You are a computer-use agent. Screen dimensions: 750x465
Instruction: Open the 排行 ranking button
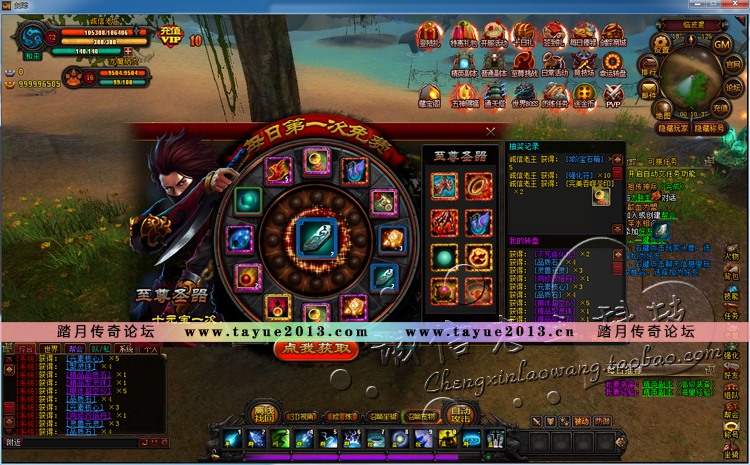(x=649, y=68)
